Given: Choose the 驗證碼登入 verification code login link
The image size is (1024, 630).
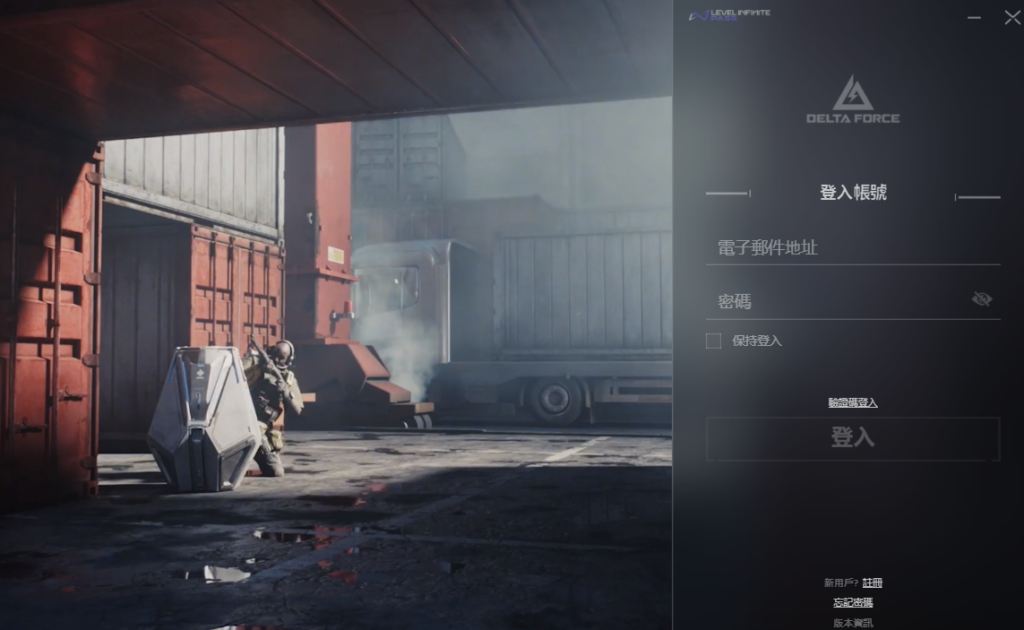Looking at the screenshot, I should (853, 403).
